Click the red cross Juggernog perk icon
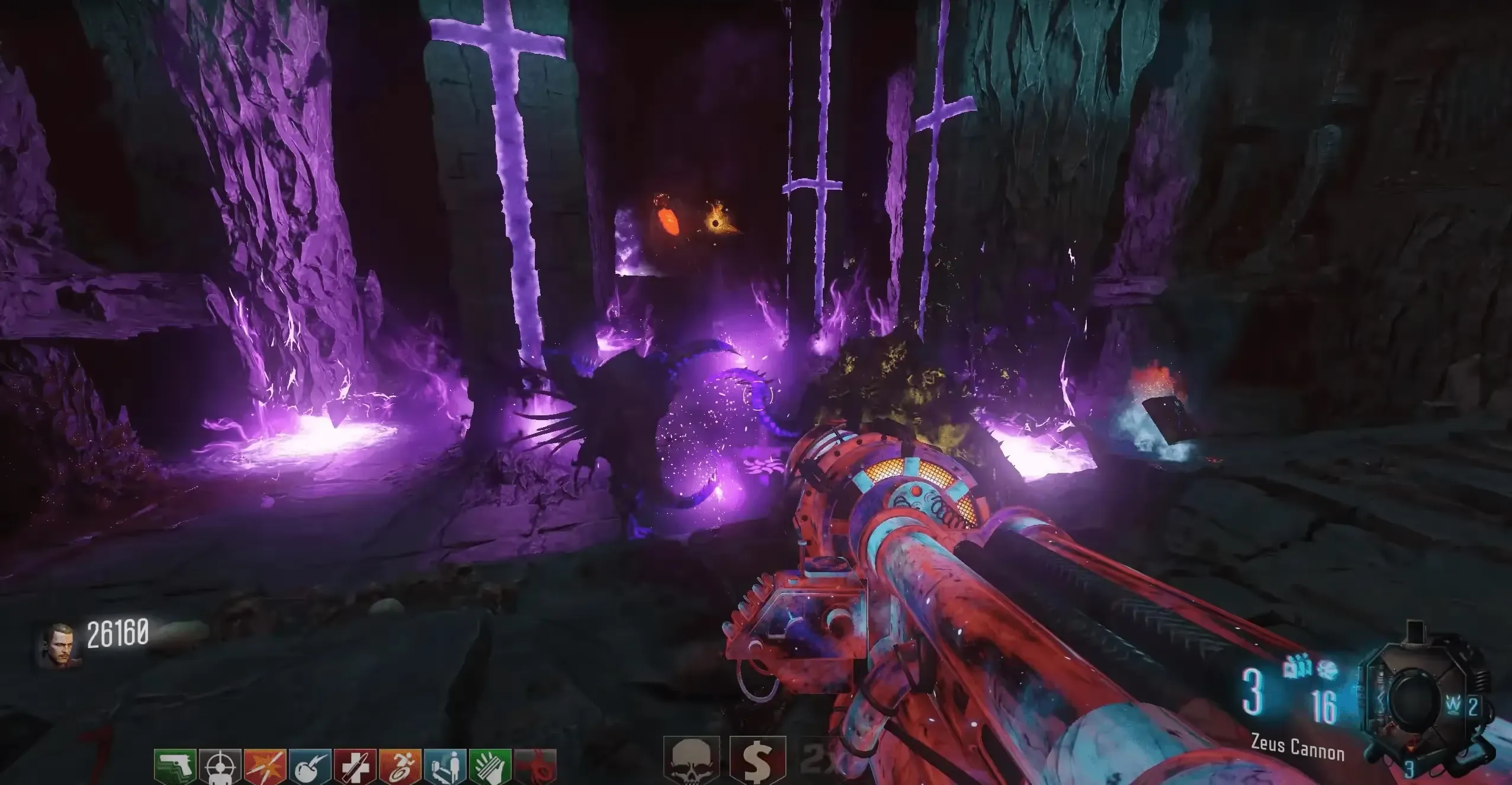 355,767
